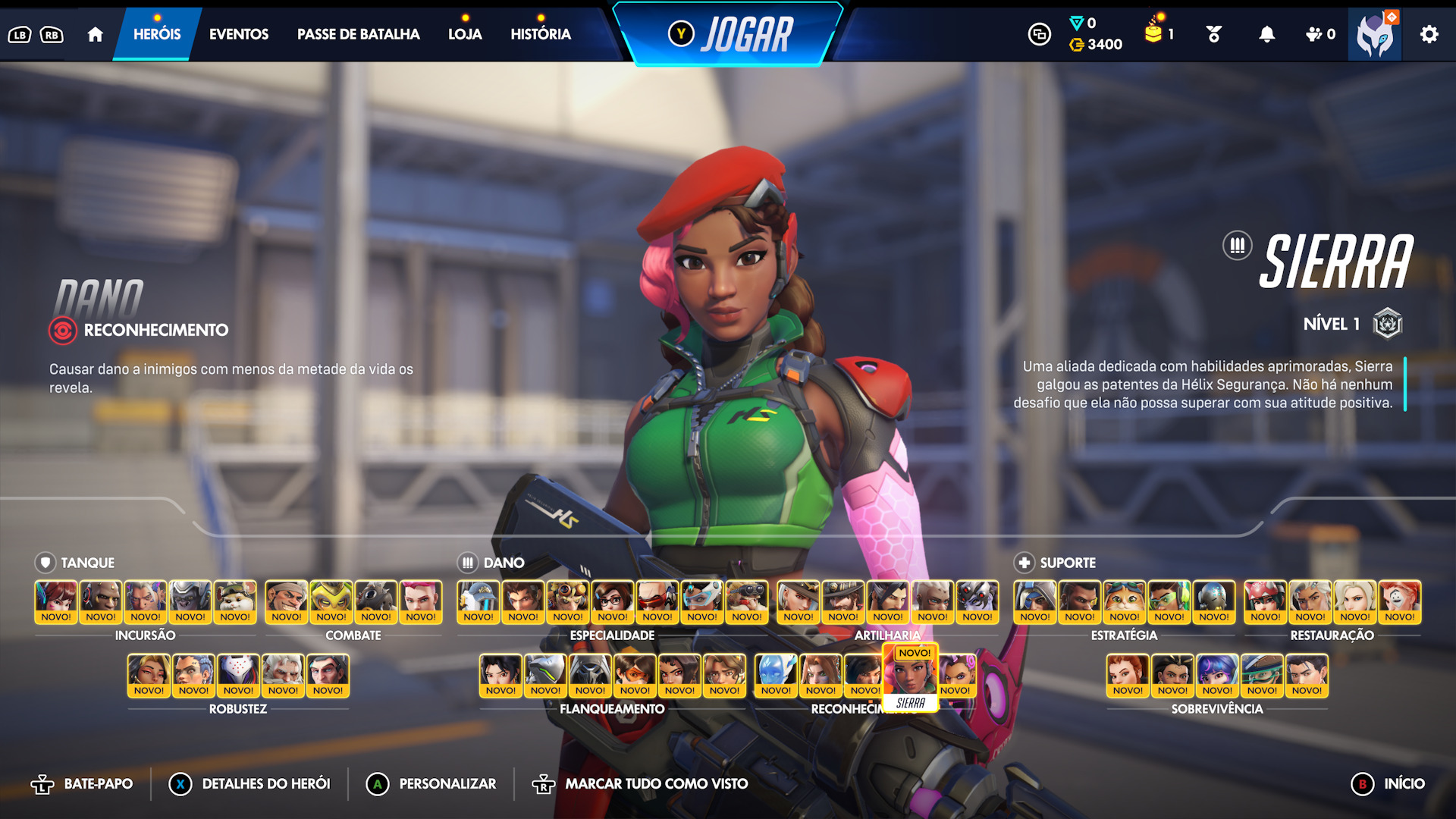Screen dimensions: 1456x819
Task: Go to the Loja tab
Action: point(465,34)
